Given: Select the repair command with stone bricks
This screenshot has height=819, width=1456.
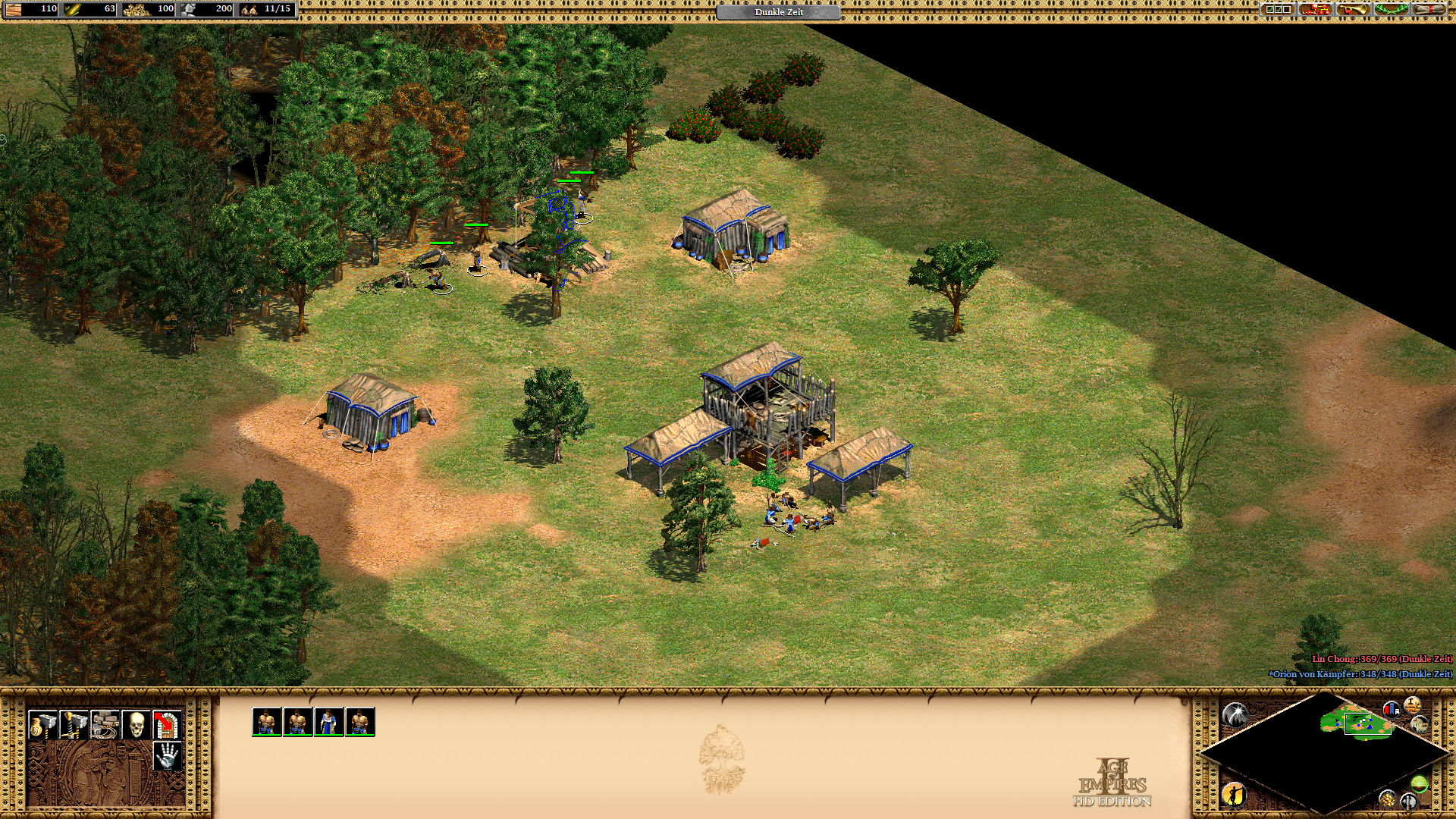Looking at the screenshot, I should point(105,724).
